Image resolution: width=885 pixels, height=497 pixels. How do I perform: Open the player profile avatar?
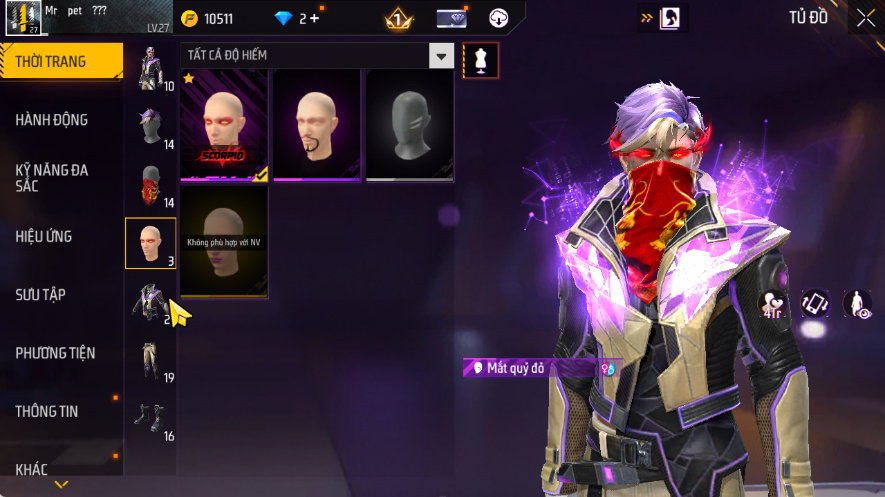pyautogui.click(x=22, y=17)
